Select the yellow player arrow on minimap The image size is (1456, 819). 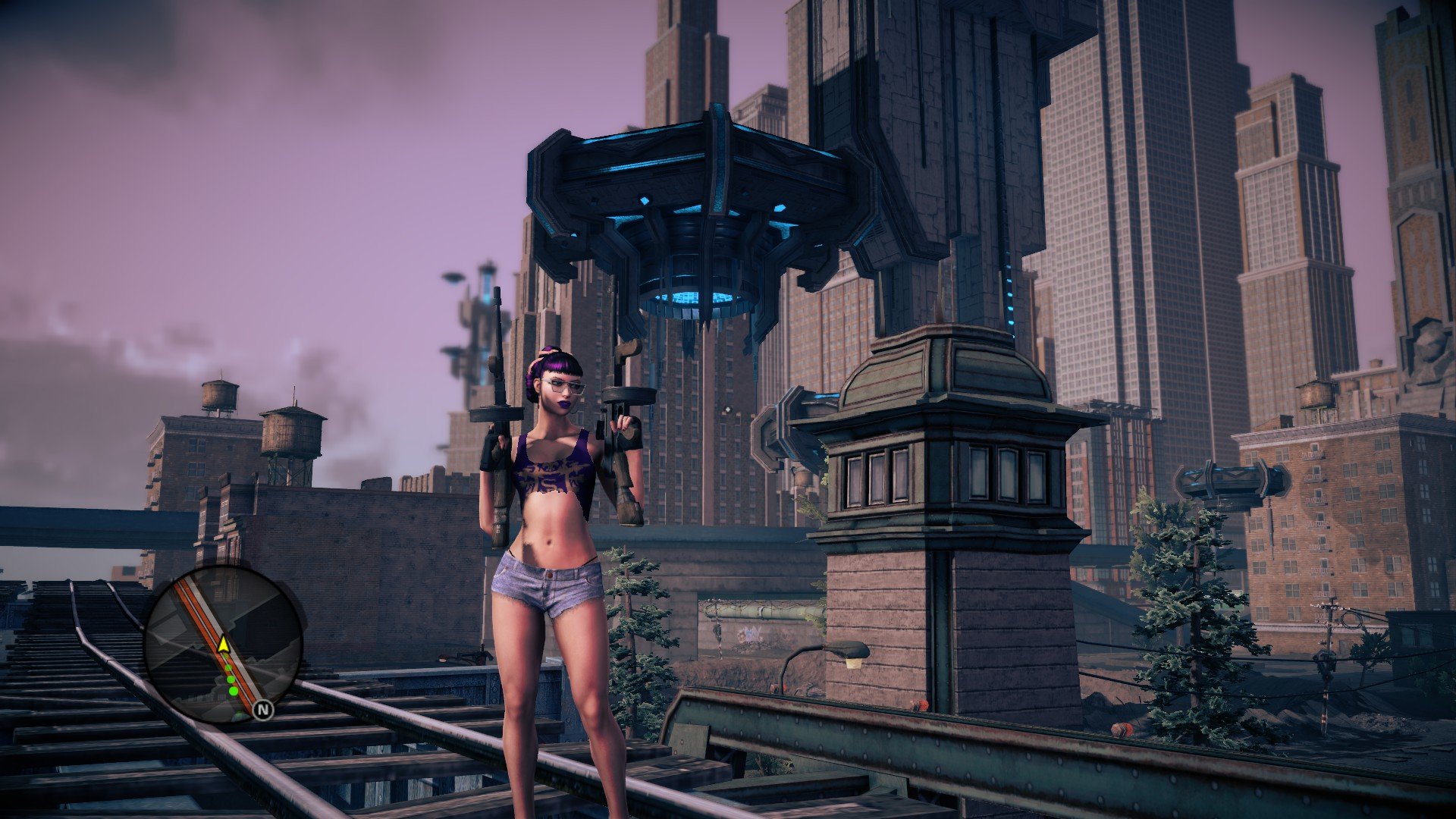coord(224,645)
